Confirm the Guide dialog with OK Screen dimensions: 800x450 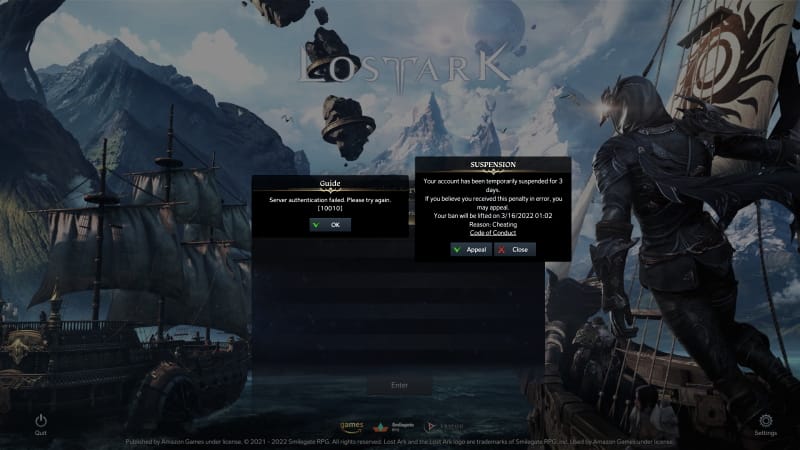329,225
